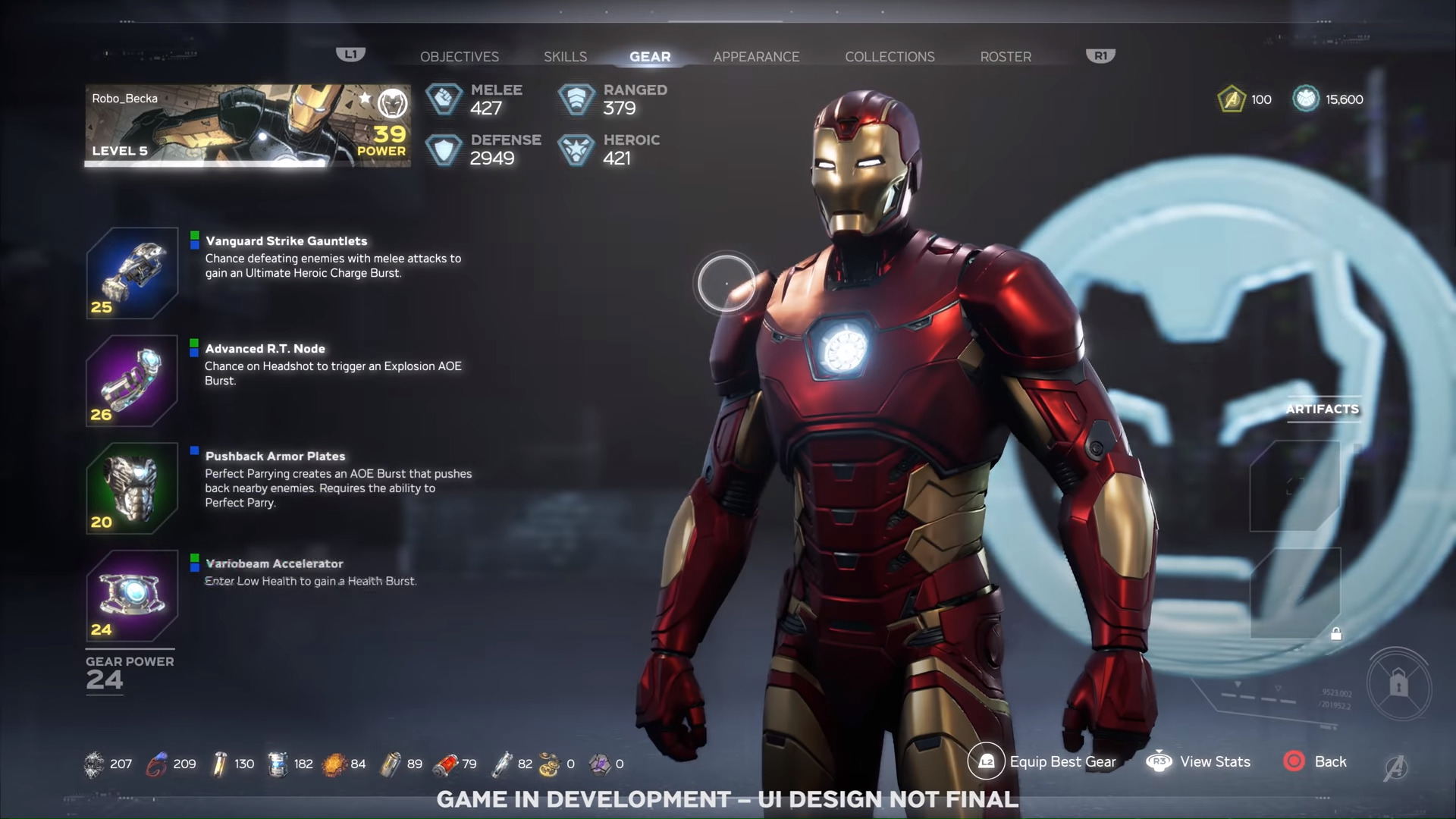Open the Skills tab
This screenshot has height=819, width=1456.
(565, 57)
